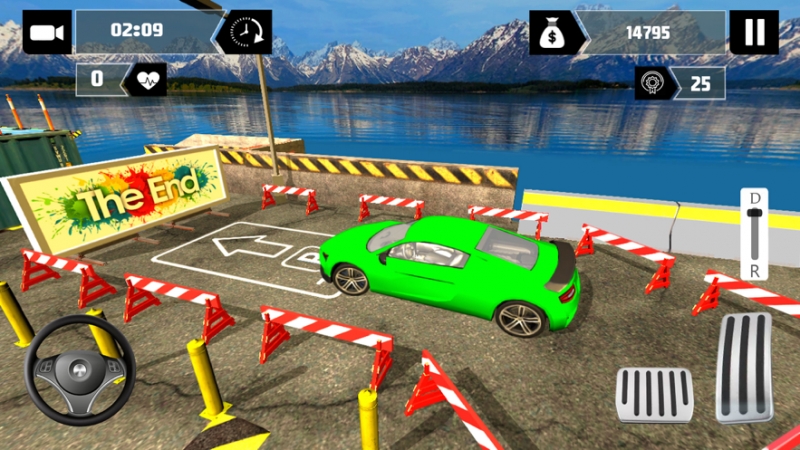Turn the steering wheel control
Screen dimensions: 800x450
(x=80, y=370)
